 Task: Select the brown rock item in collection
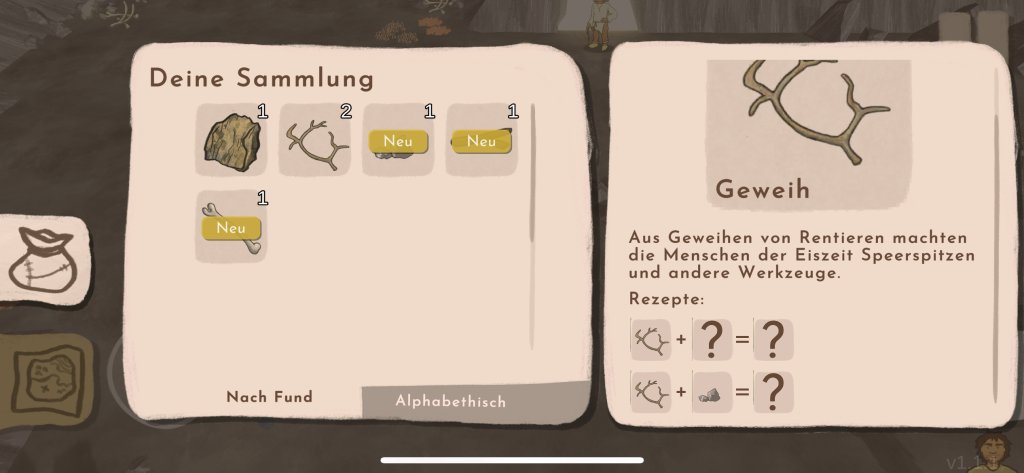point(231,140)
